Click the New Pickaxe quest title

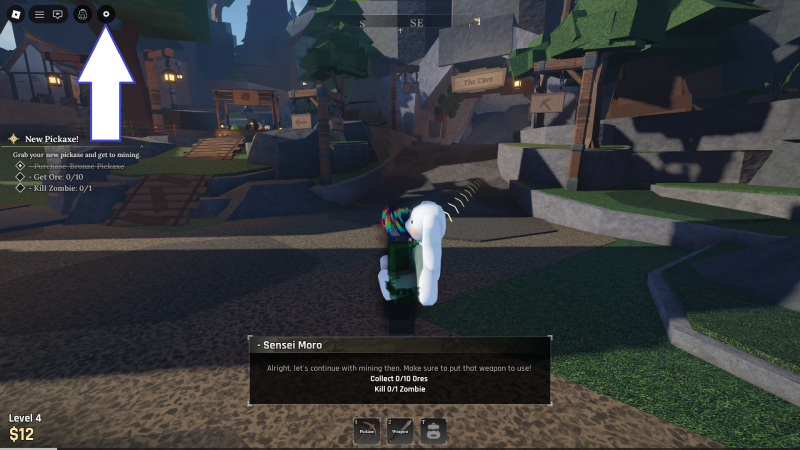[x=52, y=139]
